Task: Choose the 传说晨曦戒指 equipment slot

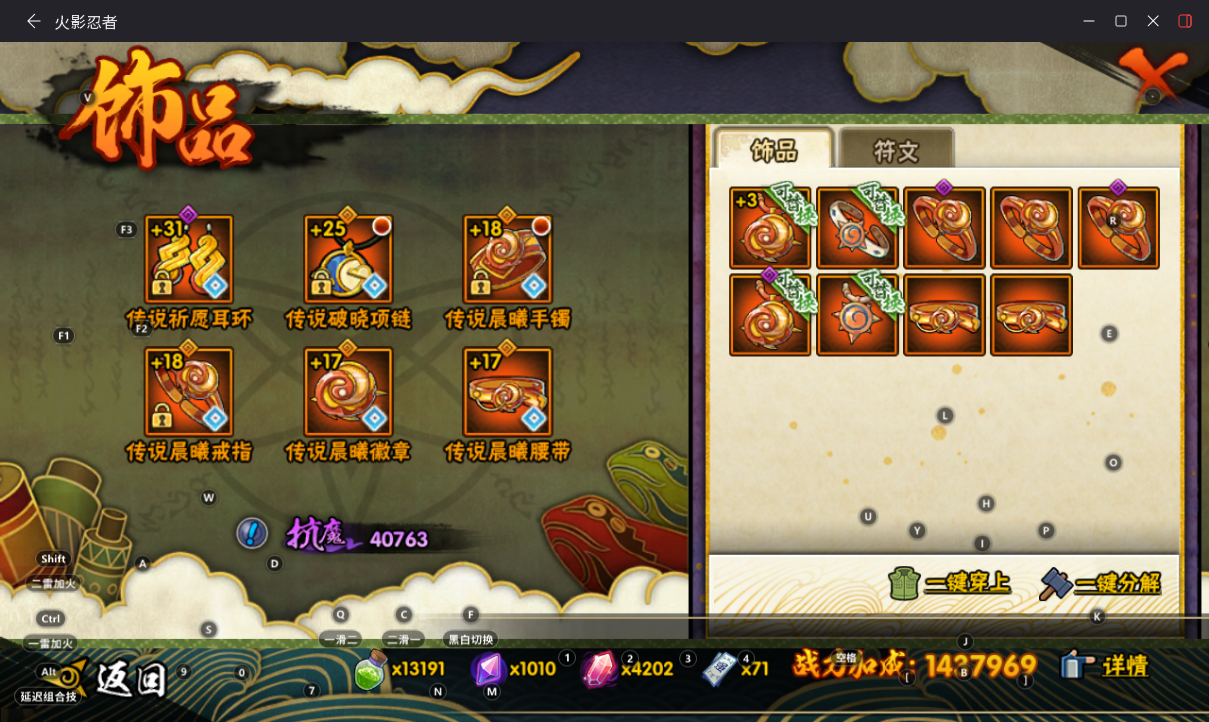Action: [189, 391]
